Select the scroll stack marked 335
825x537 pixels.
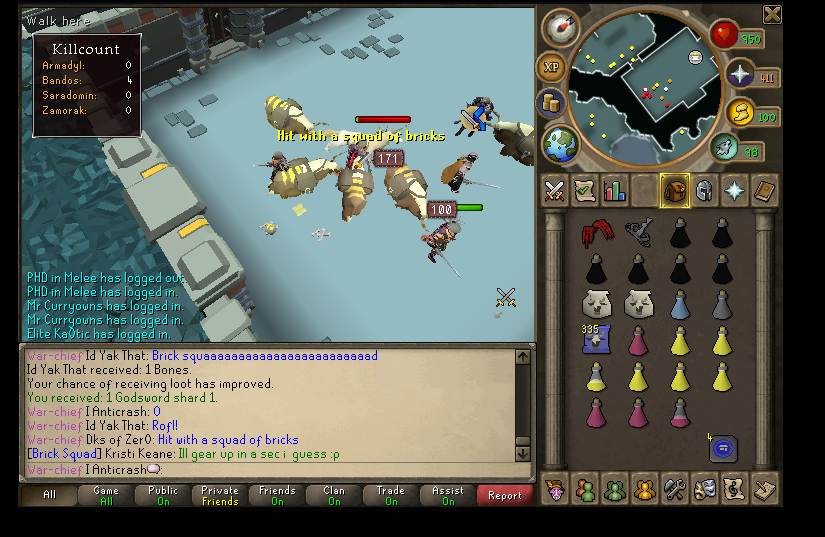click(x=596, y=339)
